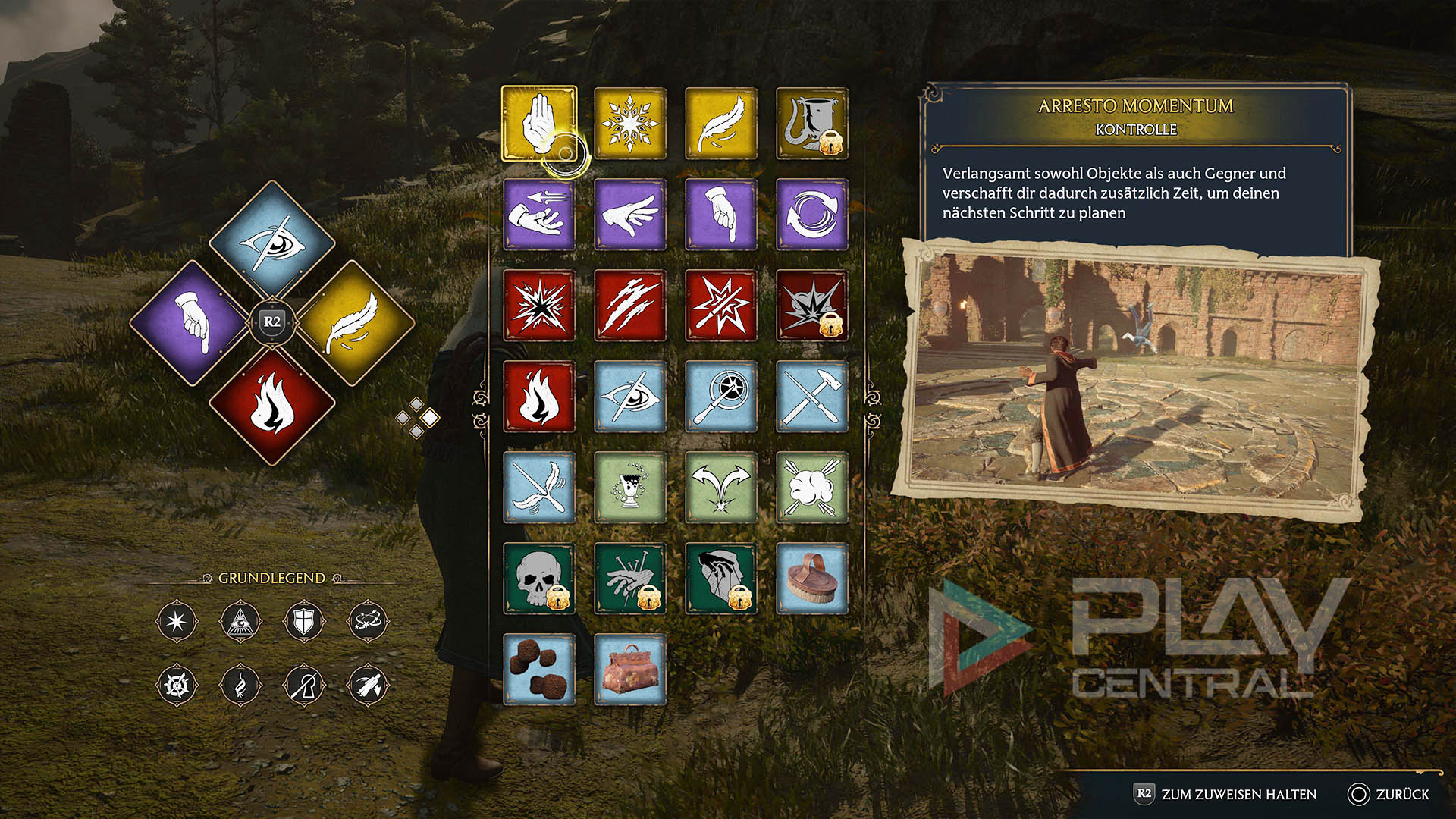Select the blue crossed-out eye Disillusionment spell

coord(629,396)
